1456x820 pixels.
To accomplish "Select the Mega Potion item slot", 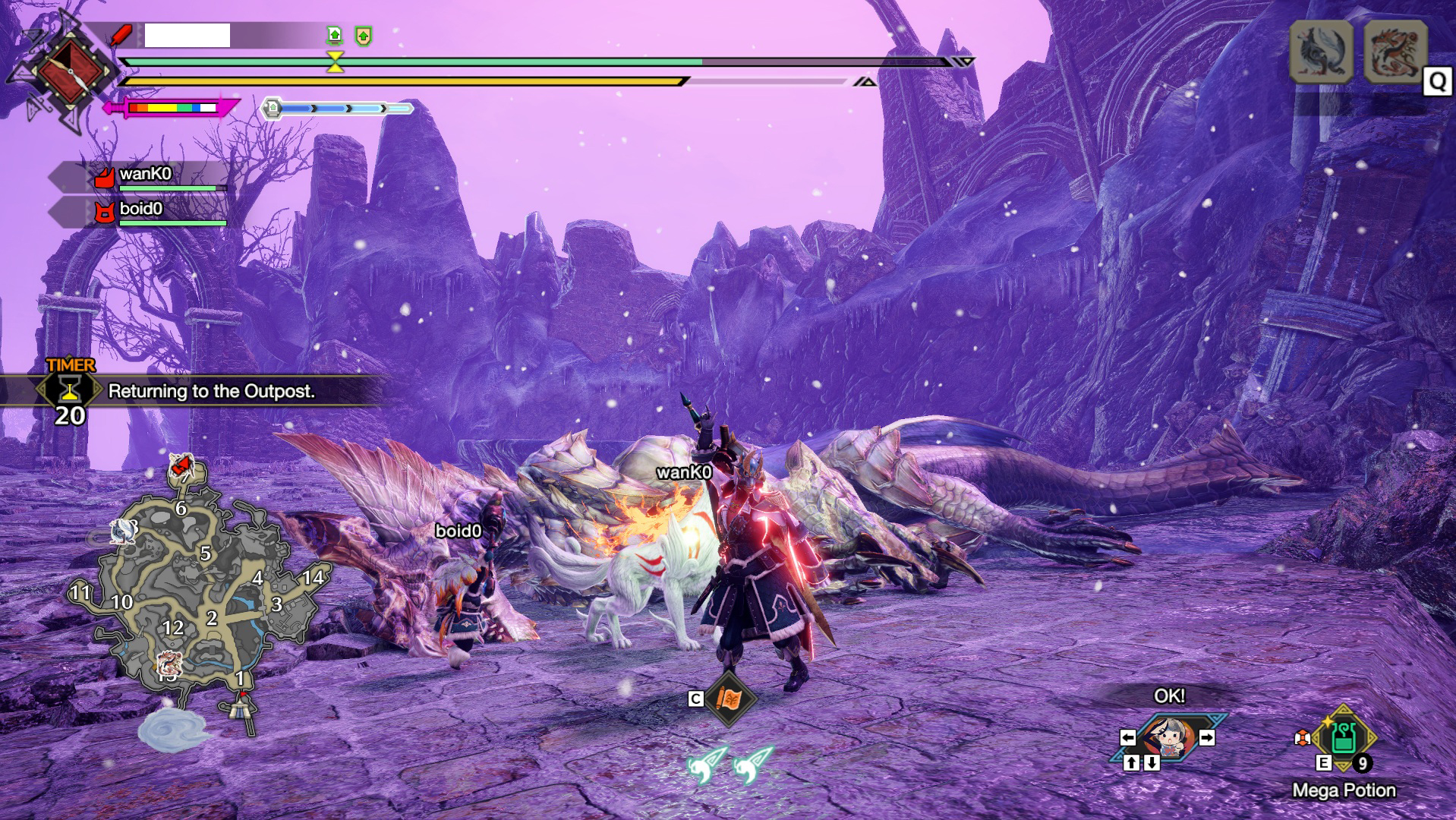I will coord(1343,737).
